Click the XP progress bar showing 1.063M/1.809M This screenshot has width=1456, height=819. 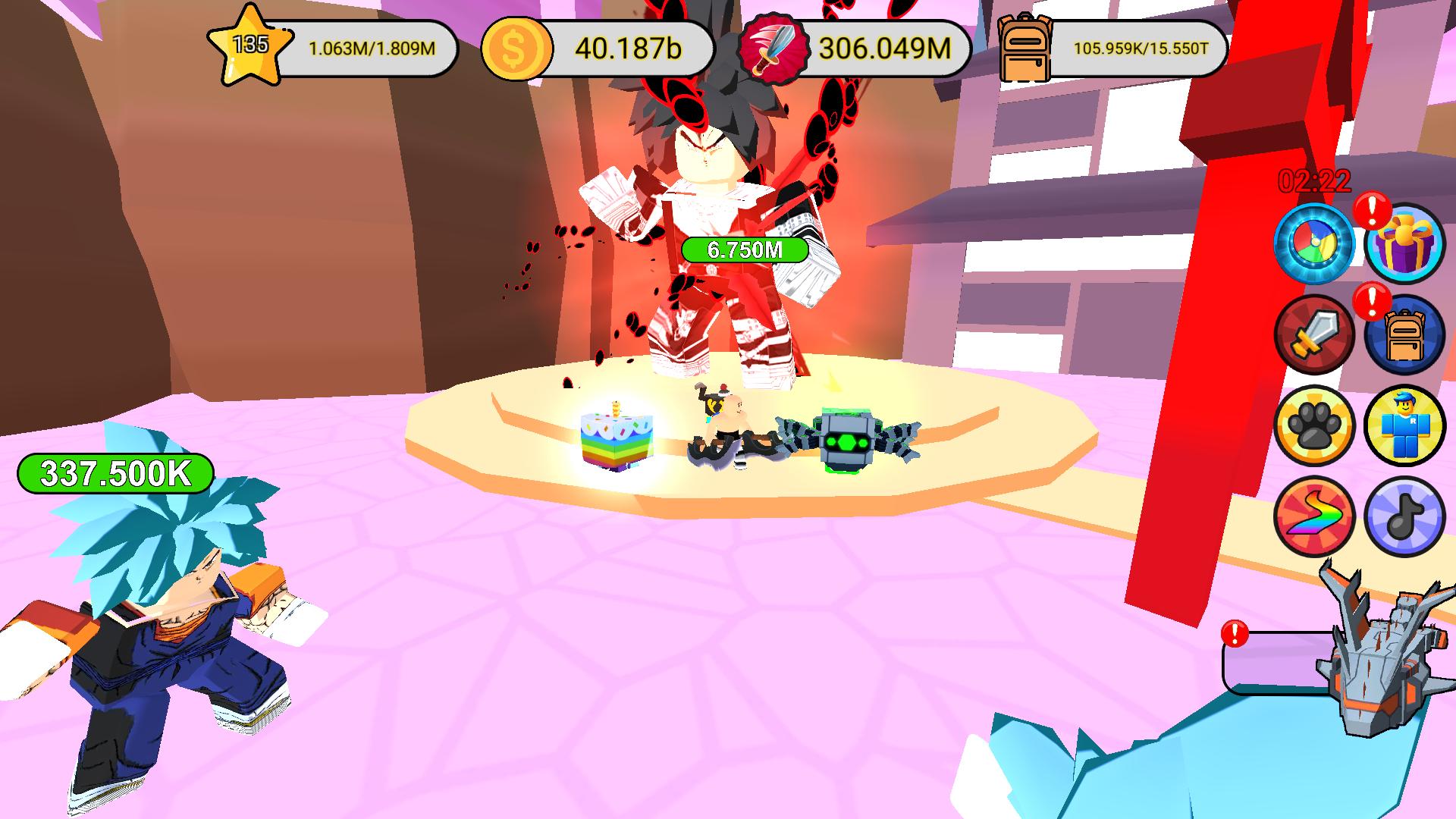click(x=372, y=47)
